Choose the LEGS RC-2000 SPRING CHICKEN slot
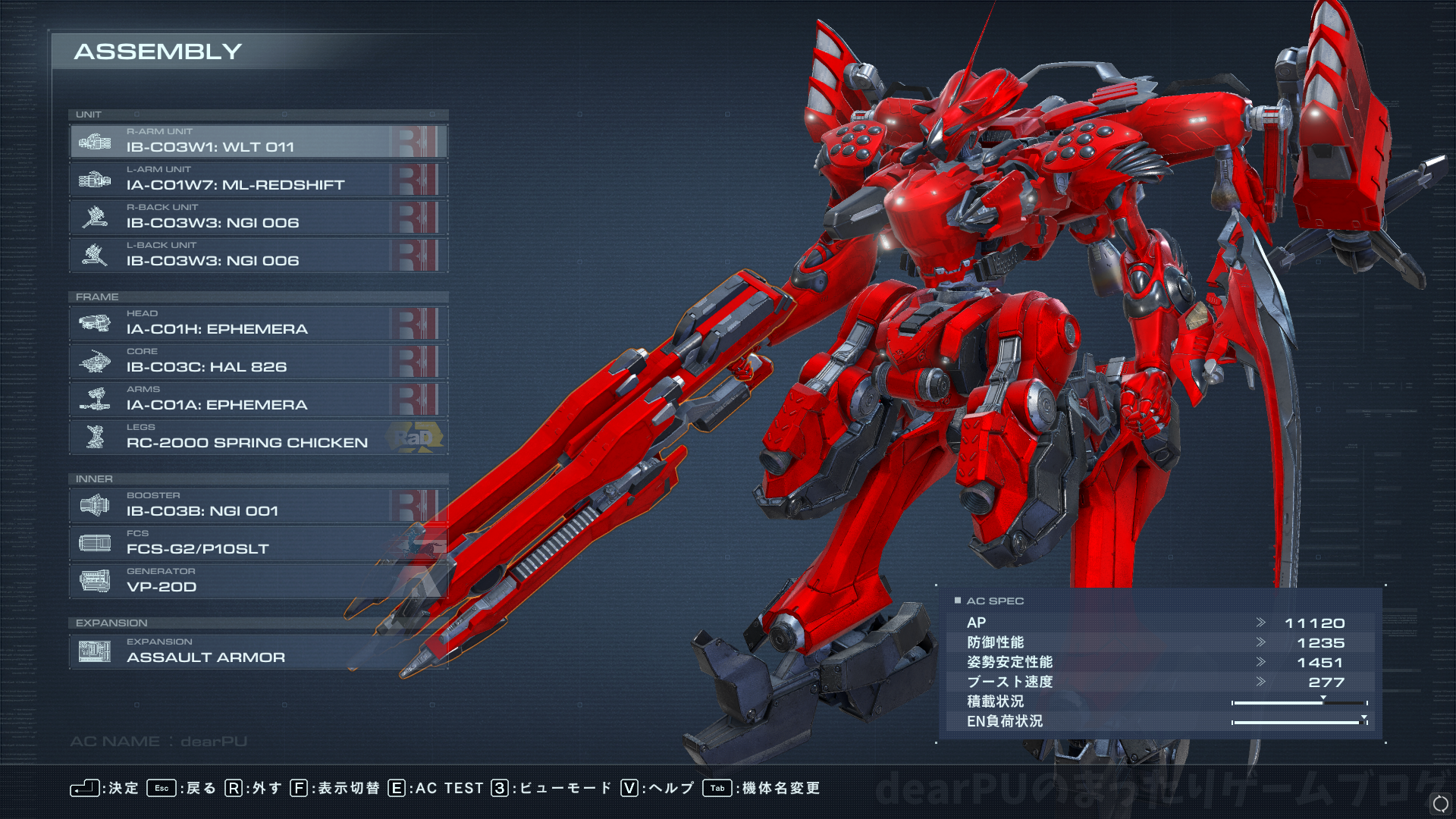Image resolution: width=1456 pixels, height=819 pixels. (258, 438)
